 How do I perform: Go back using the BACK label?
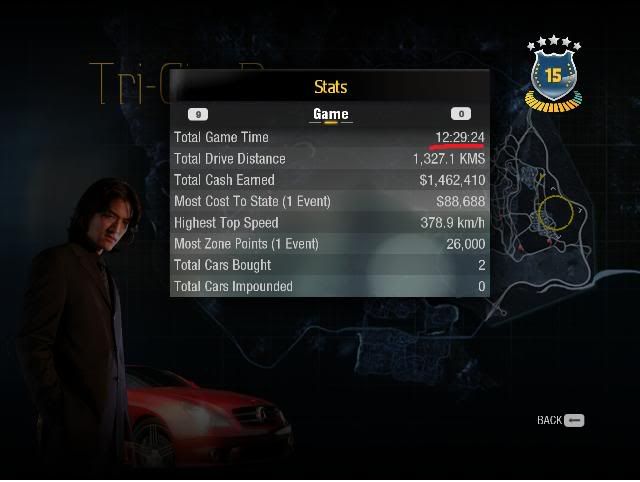pyautogui.click(x=550, y=421)
